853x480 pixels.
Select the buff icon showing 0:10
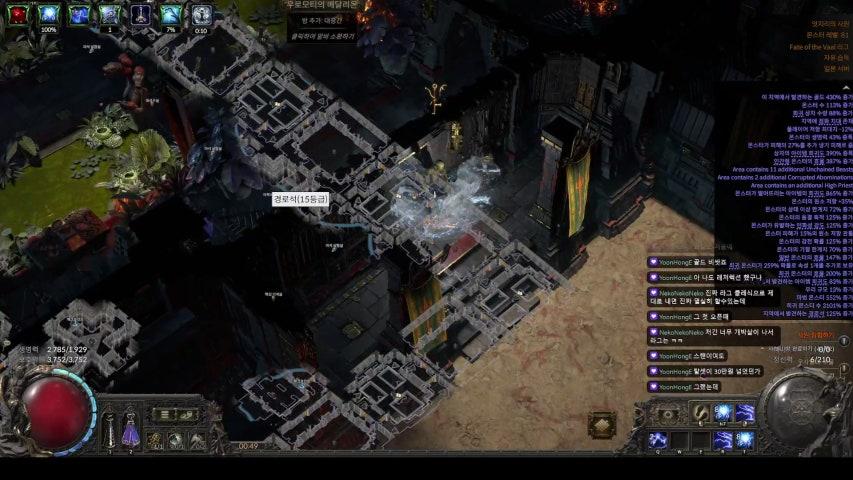click(201, 14)
